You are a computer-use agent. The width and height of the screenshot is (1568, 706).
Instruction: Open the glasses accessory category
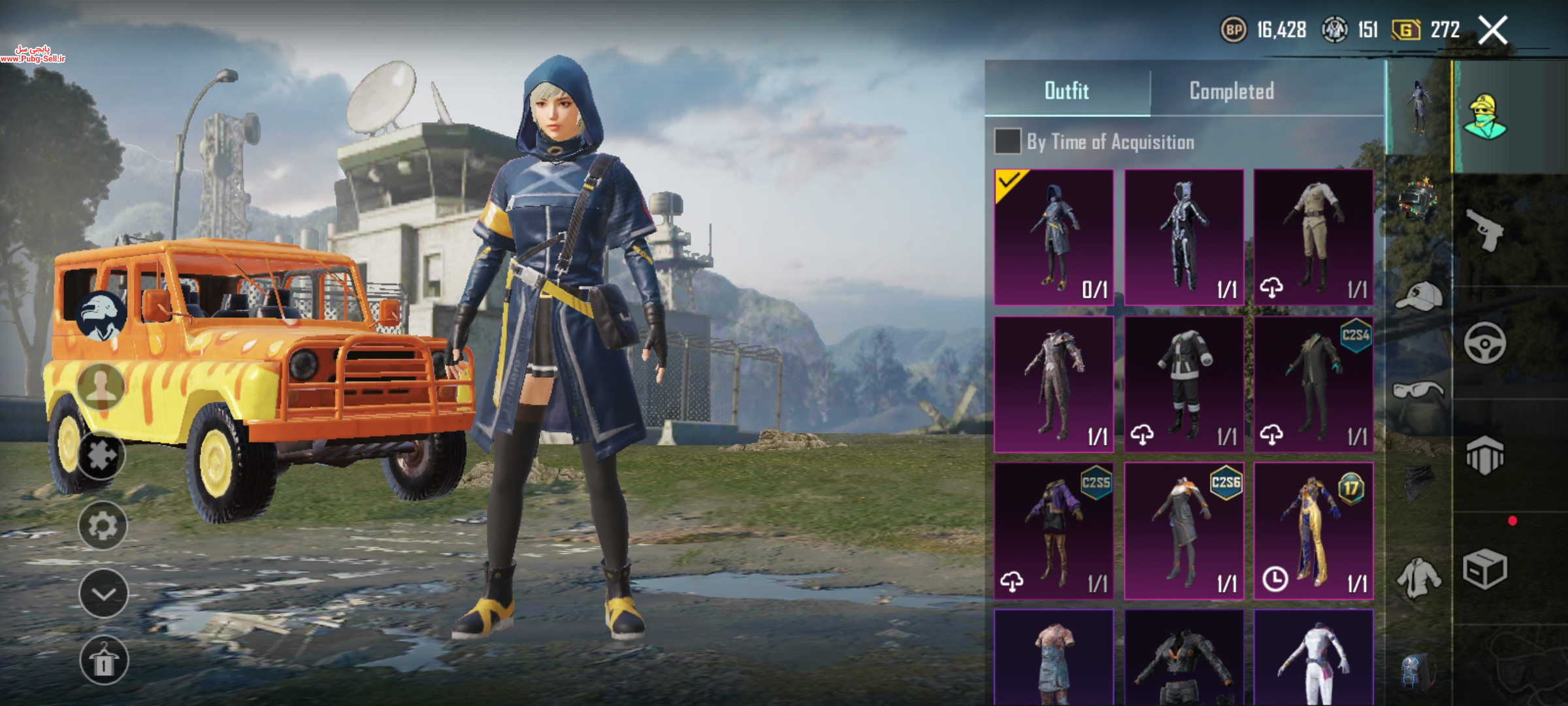[x=1418, y=391]
